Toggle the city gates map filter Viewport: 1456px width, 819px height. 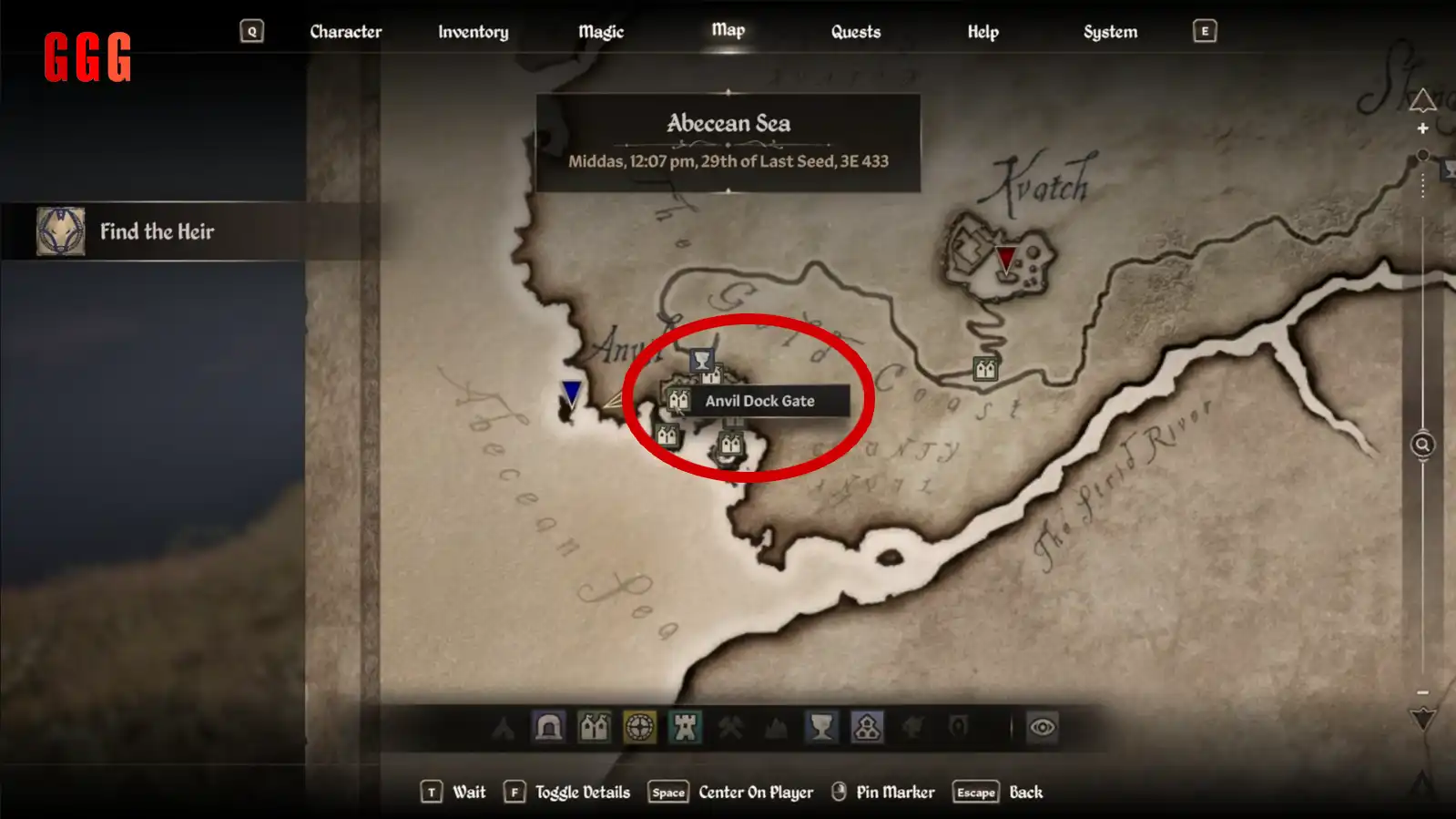(x=594, y=727)
